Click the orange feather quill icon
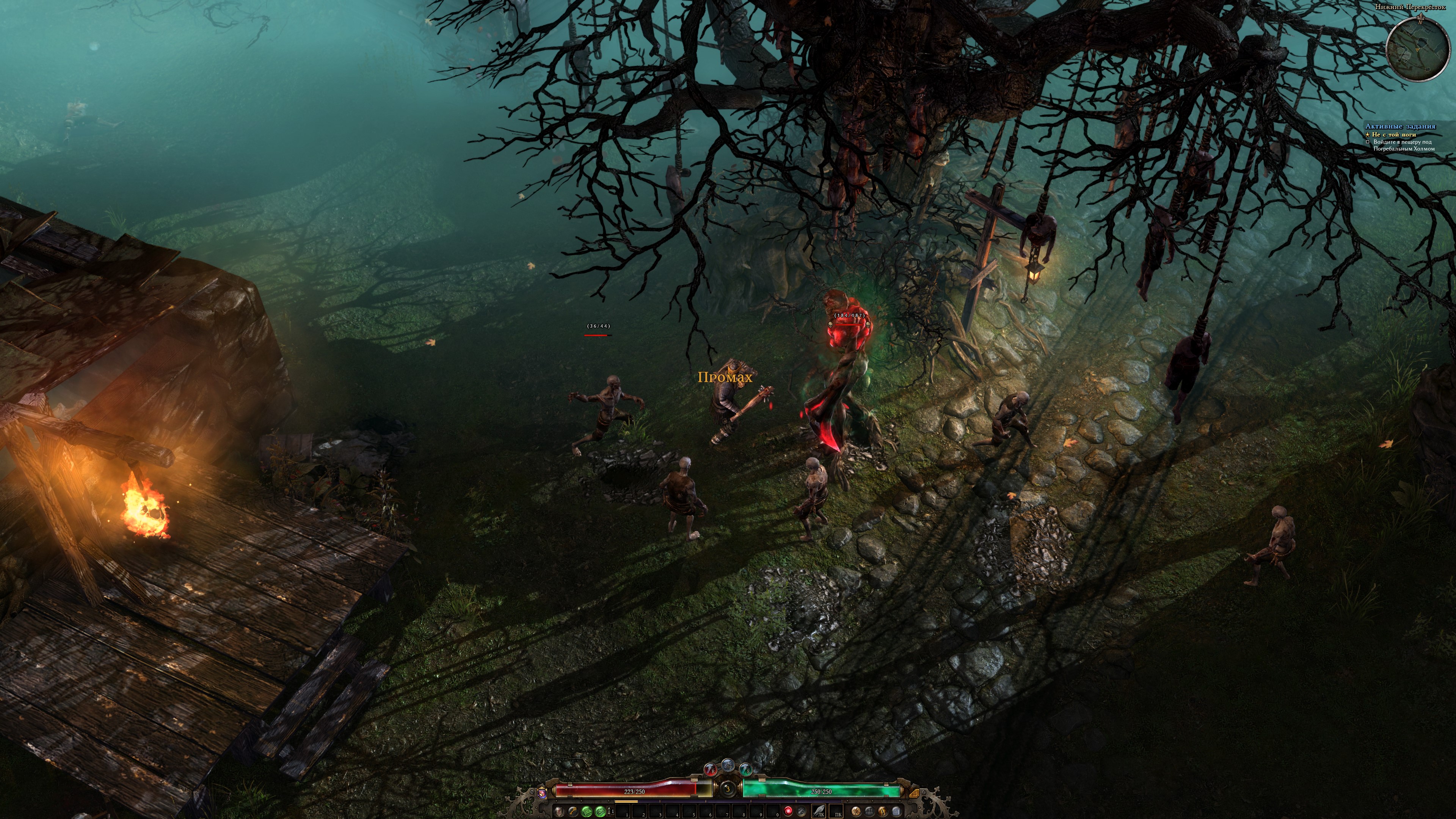1456x819 pixels. pyautogui.click(x=883, y=811)
